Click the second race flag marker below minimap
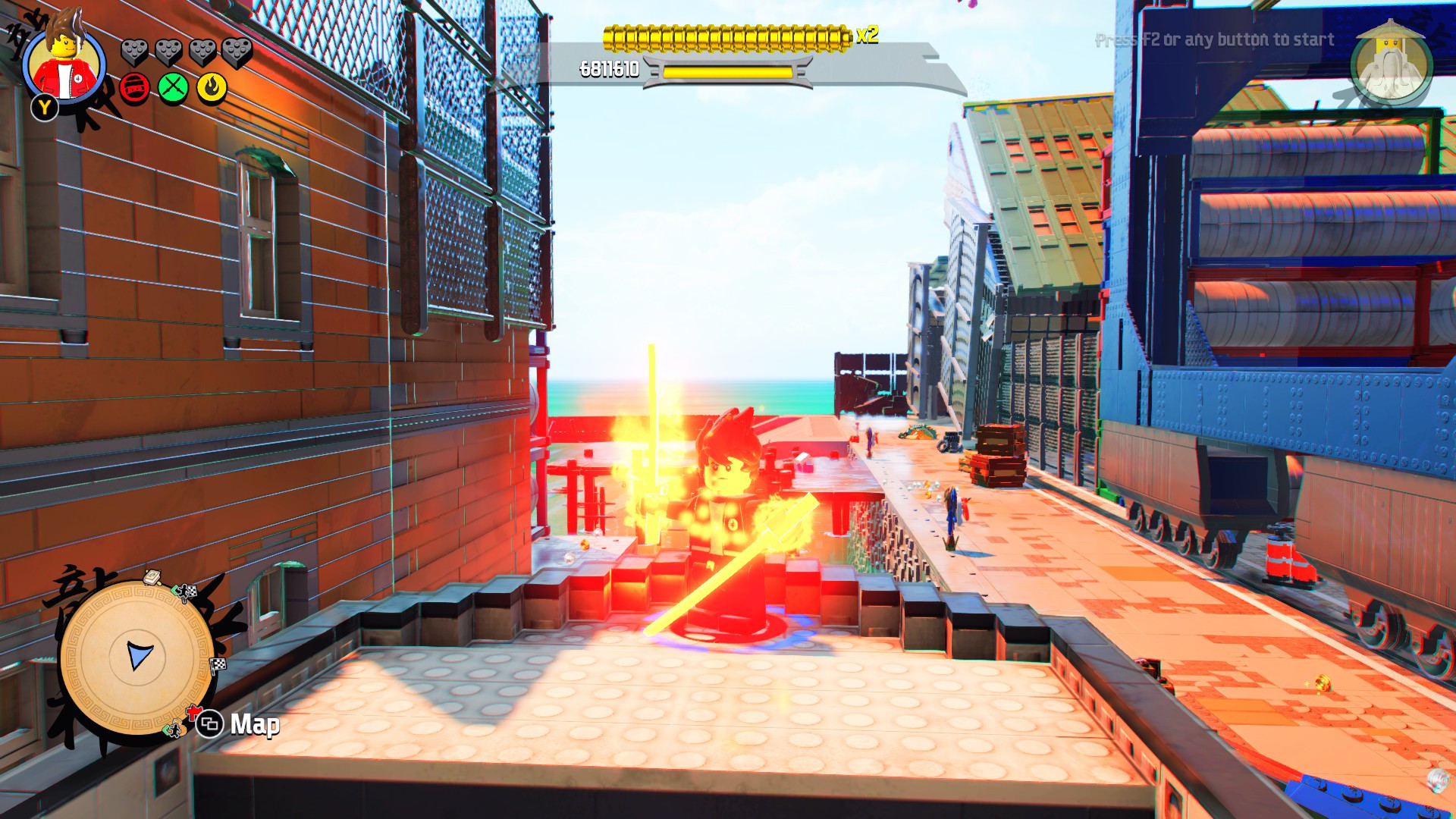The width and height of the screenshot is (1456, 819). point(217,664)
